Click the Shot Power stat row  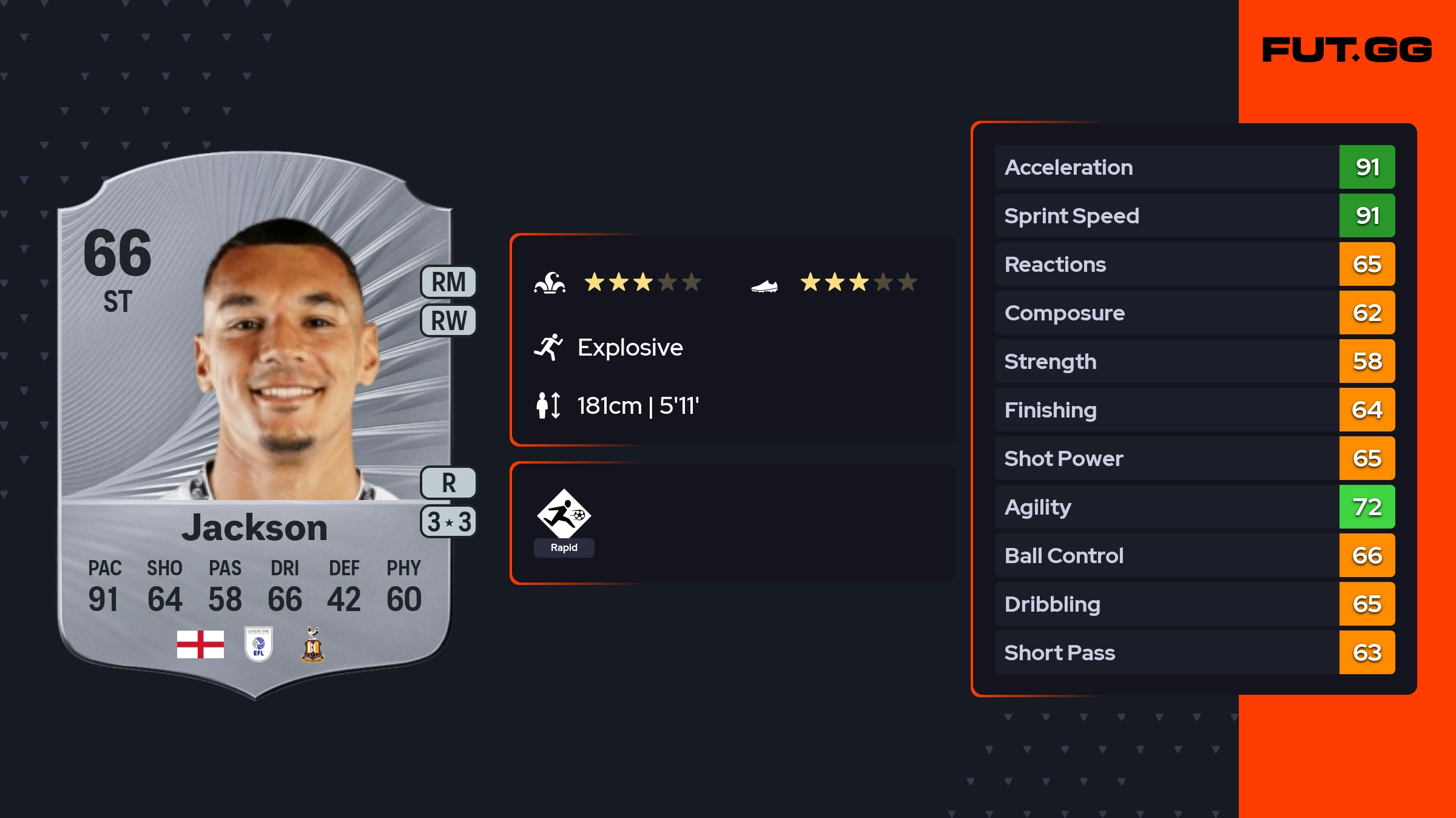(x=1194, y=458)
